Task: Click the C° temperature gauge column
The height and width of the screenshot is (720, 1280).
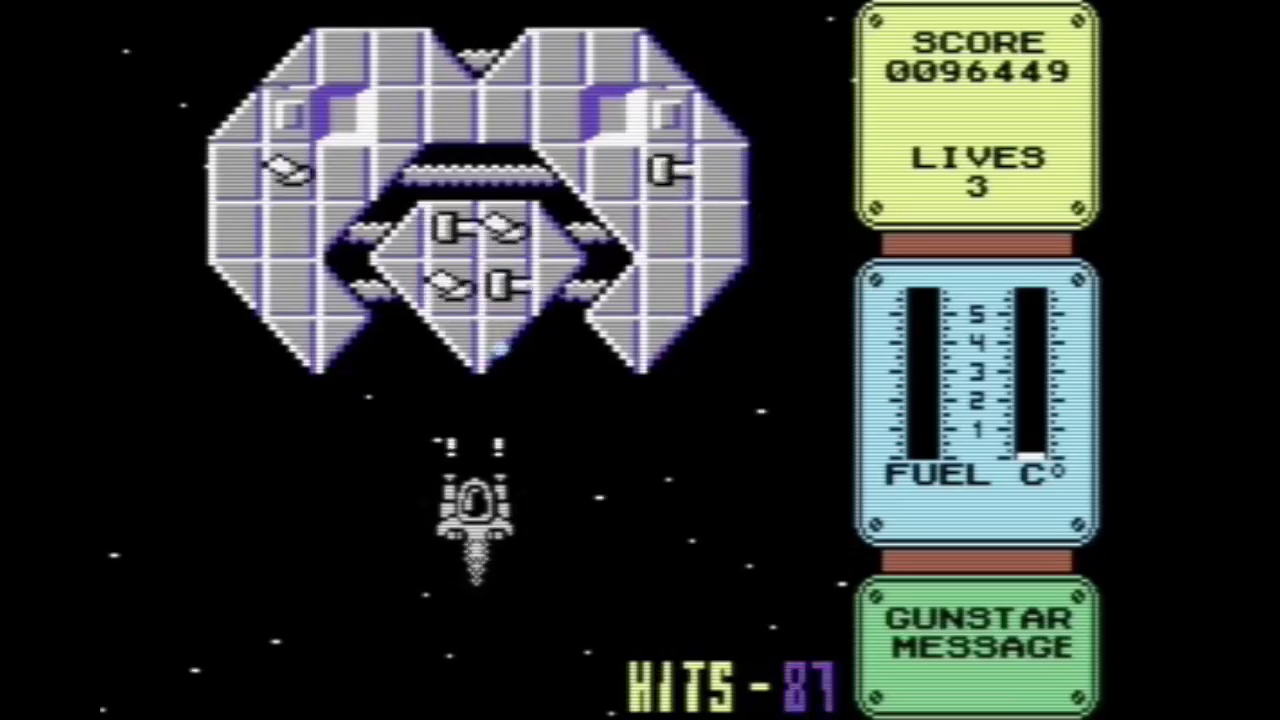Action: click(1030, 370)
